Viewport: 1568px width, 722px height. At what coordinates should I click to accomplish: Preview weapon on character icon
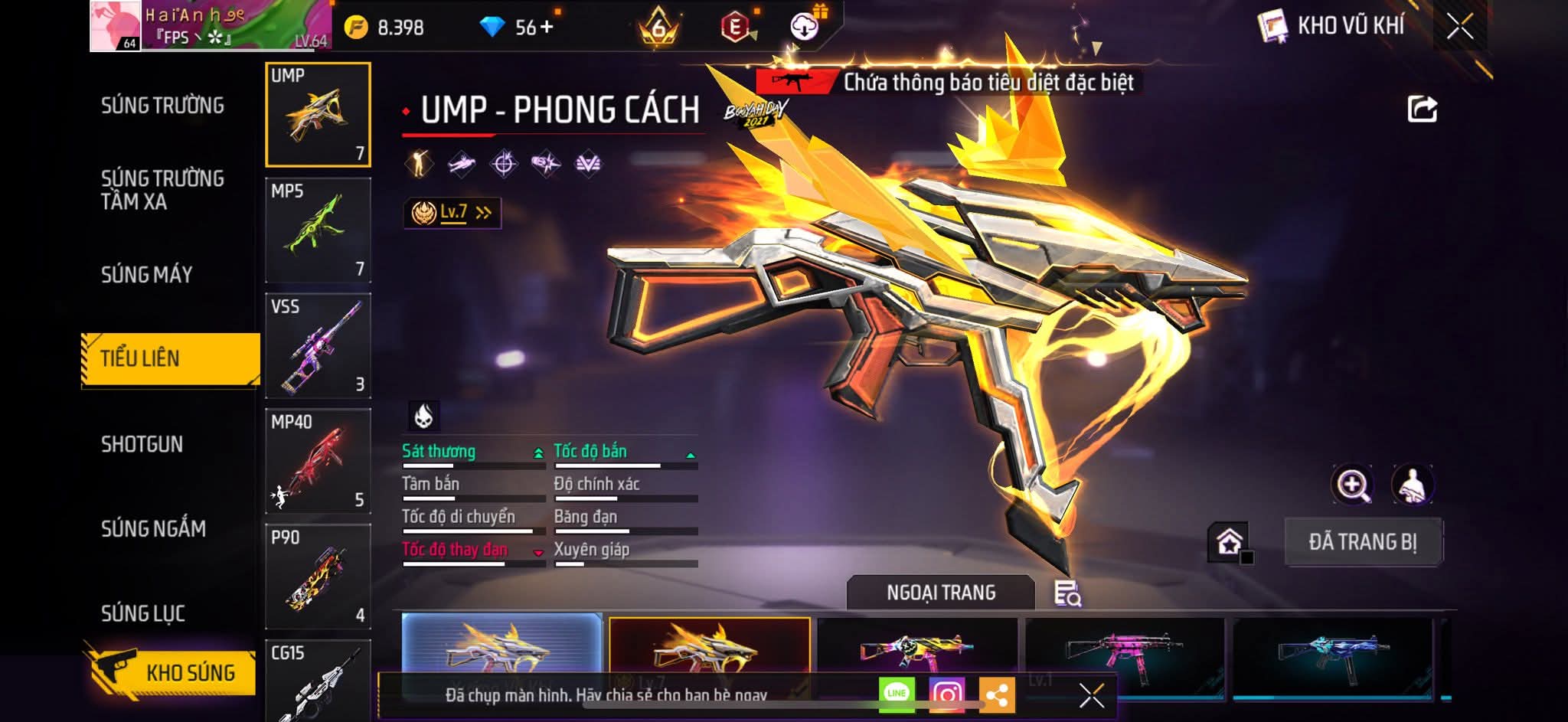(x=1412, y=485)
